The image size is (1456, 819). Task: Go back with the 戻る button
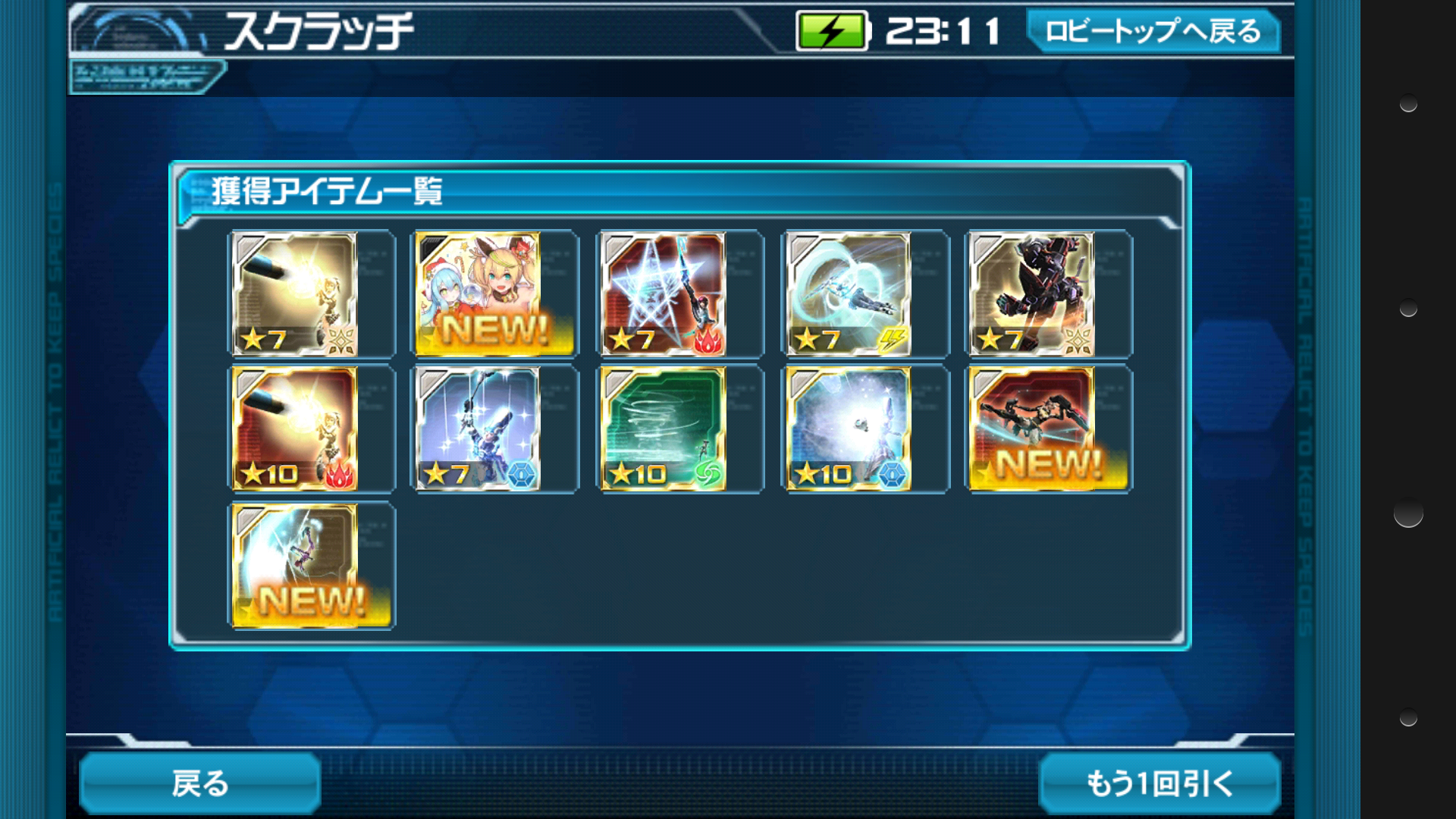coord(199,783)
